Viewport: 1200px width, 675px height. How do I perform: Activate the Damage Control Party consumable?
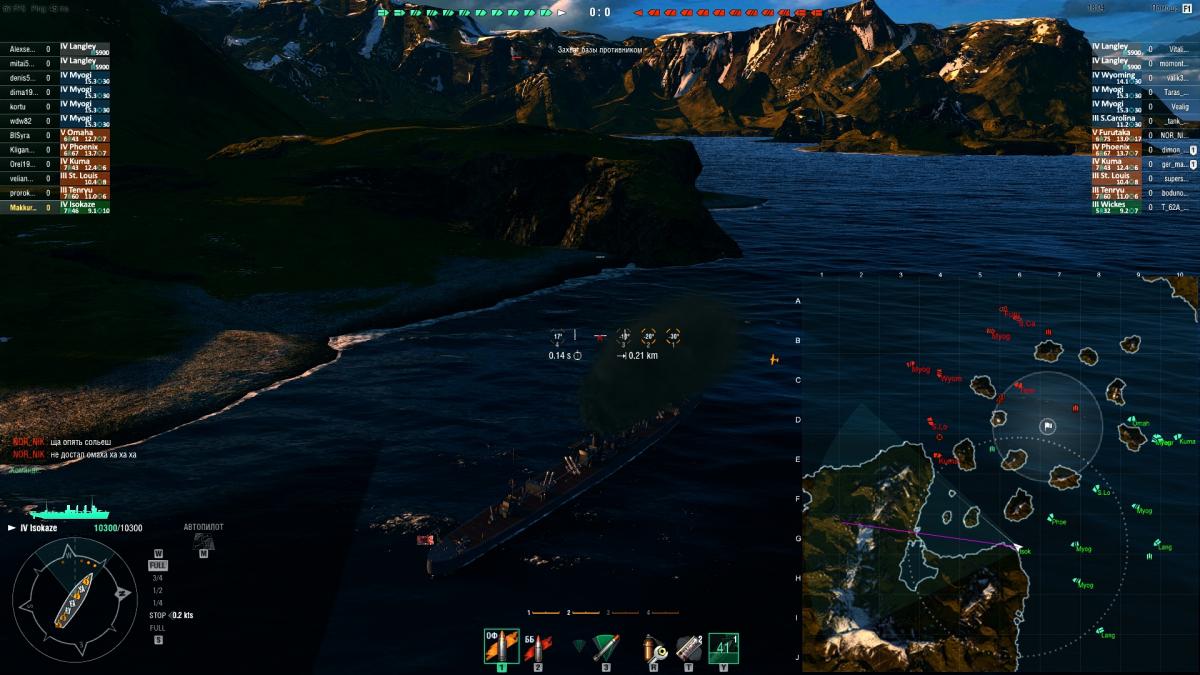point(654,648)
